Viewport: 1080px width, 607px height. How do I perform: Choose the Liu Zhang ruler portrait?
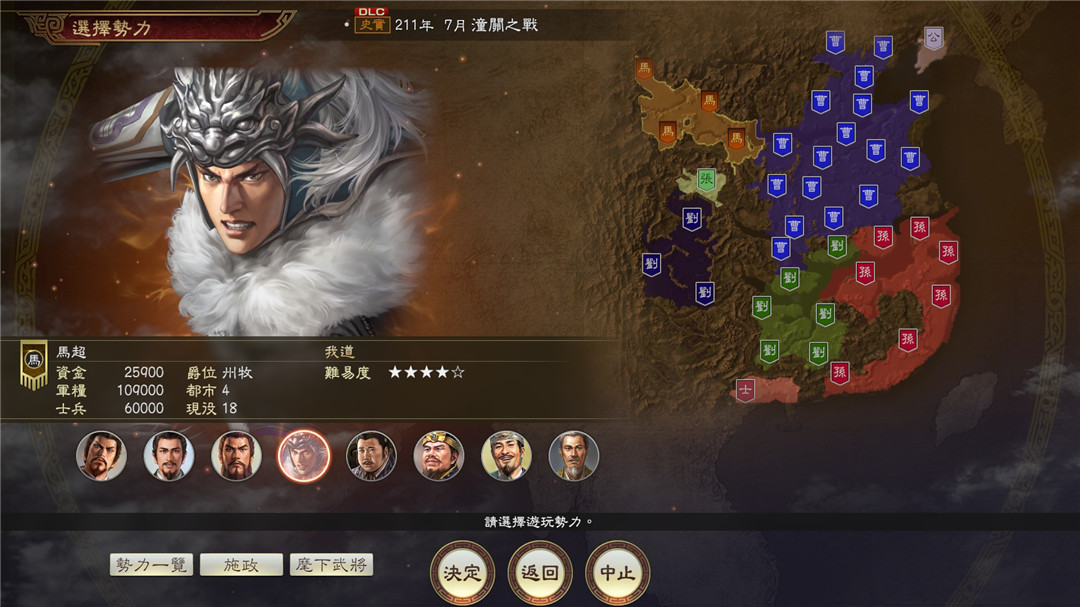[x=371, y=456]
